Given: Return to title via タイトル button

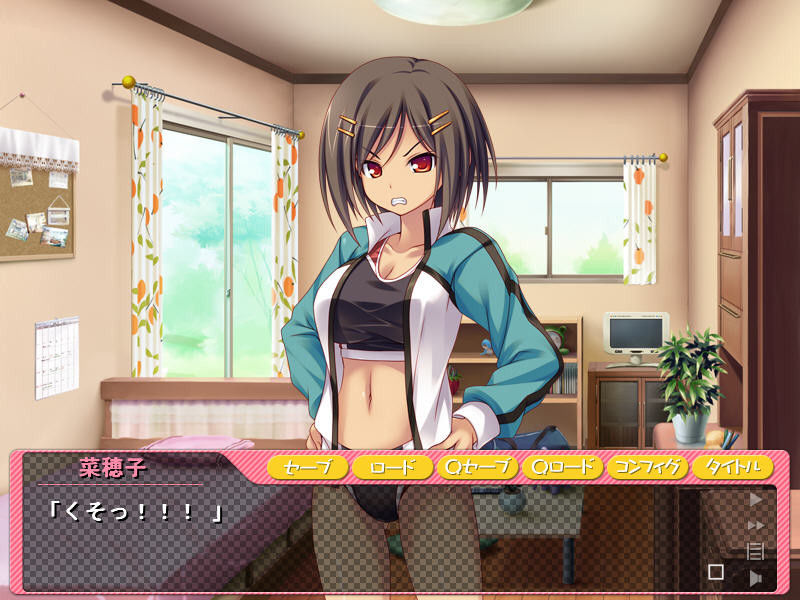Looking at the screenshot, I should pyautogui.click(x=733, y=467).
